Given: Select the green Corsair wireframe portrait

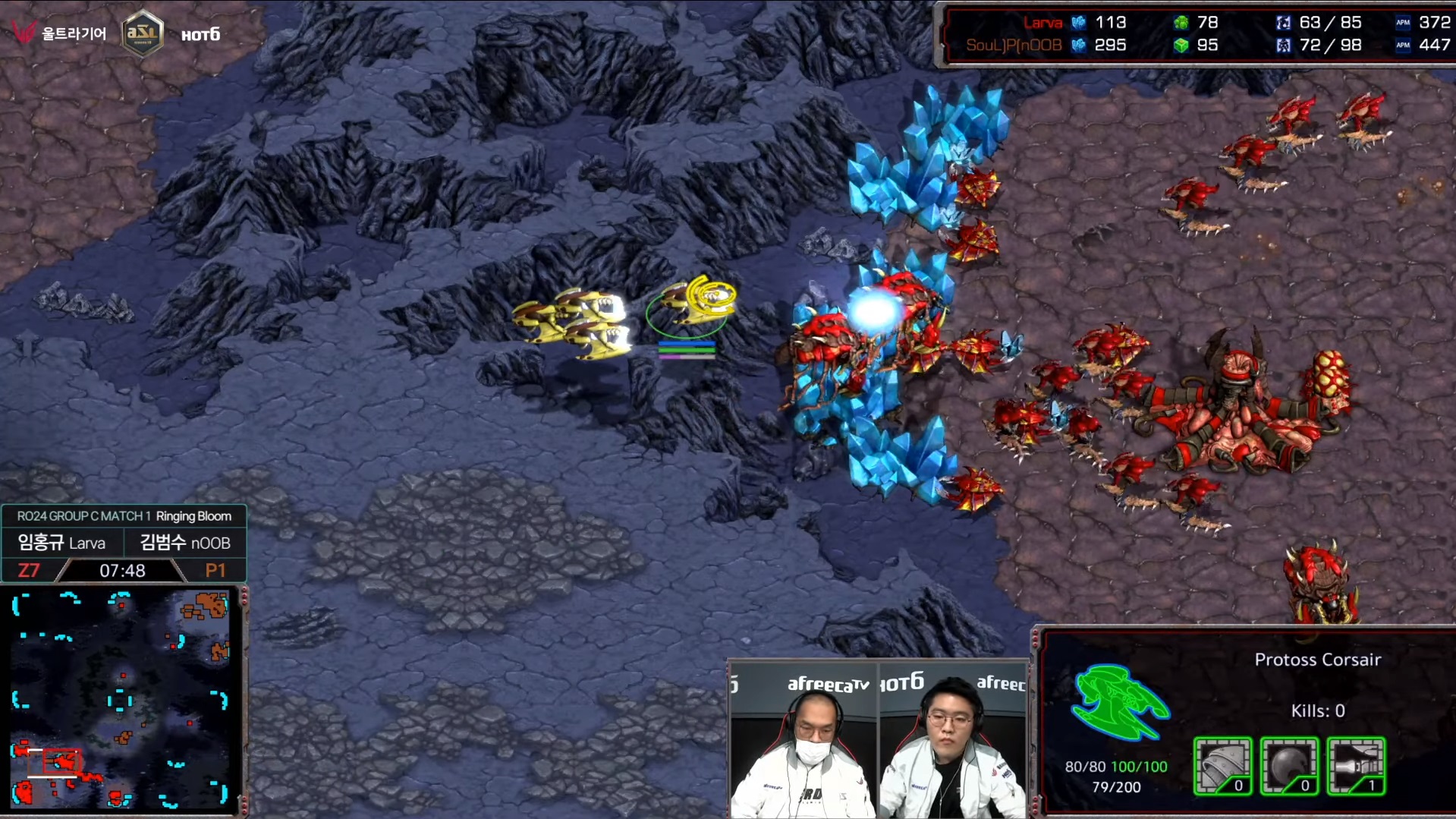Looking at the screenshot, I should pyautogui.click(x=1119, y=701).
